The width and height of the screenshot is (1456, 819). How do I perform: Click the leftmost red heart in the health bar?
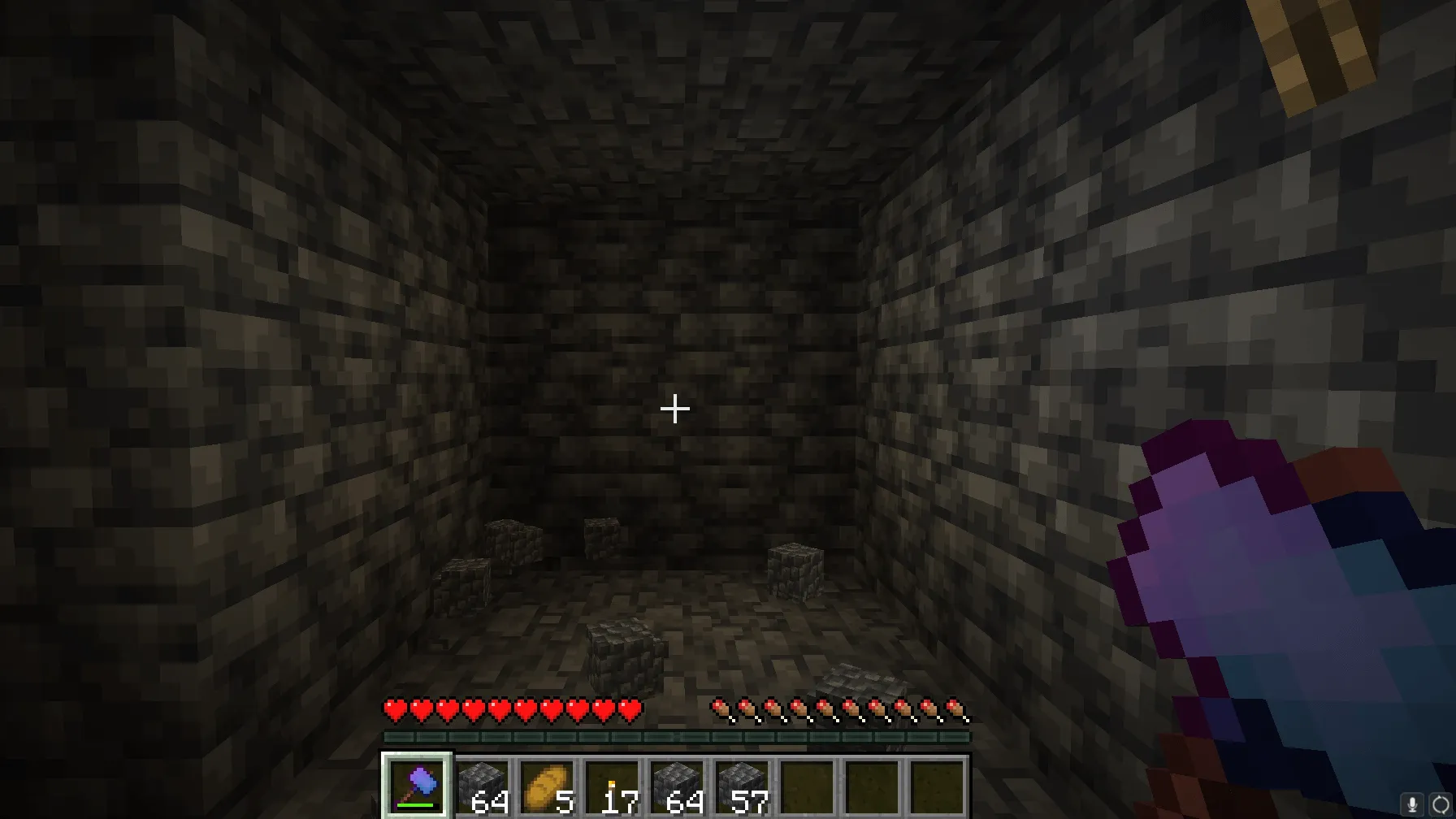(393, 708)
